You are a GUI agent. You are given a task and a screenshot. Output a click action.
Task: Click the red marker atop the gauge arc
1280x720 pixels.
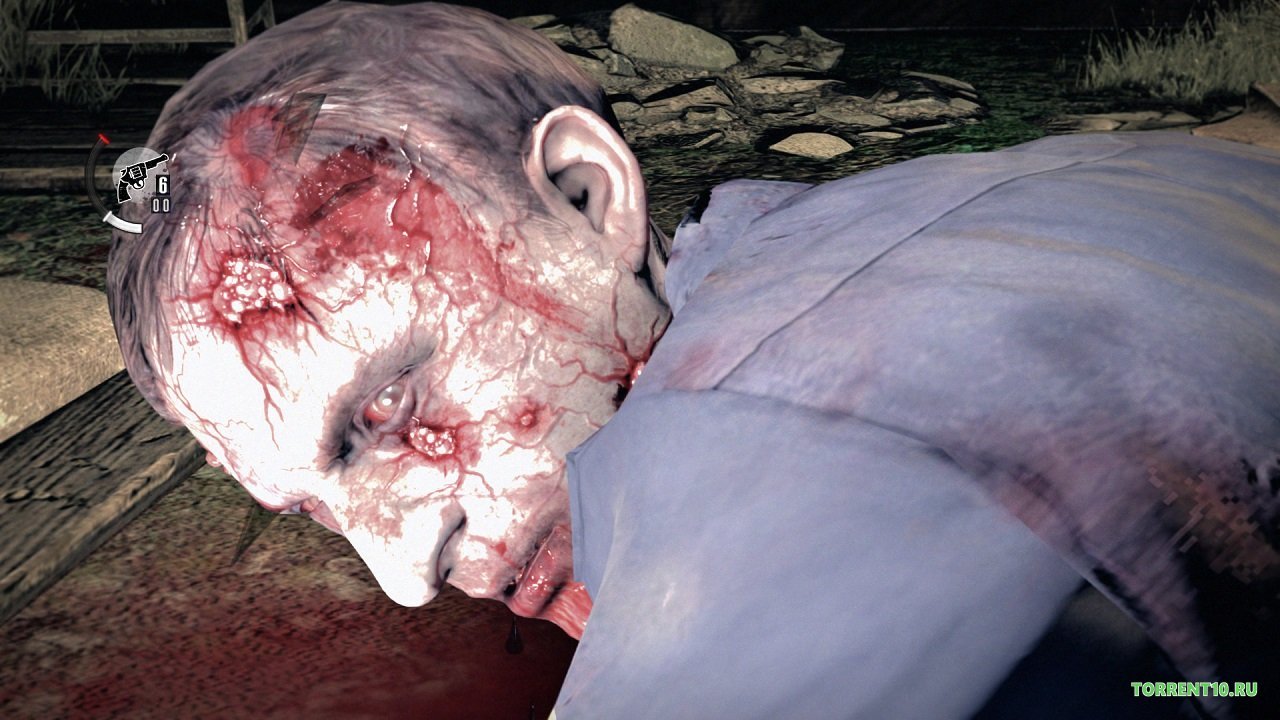[103, 137]
